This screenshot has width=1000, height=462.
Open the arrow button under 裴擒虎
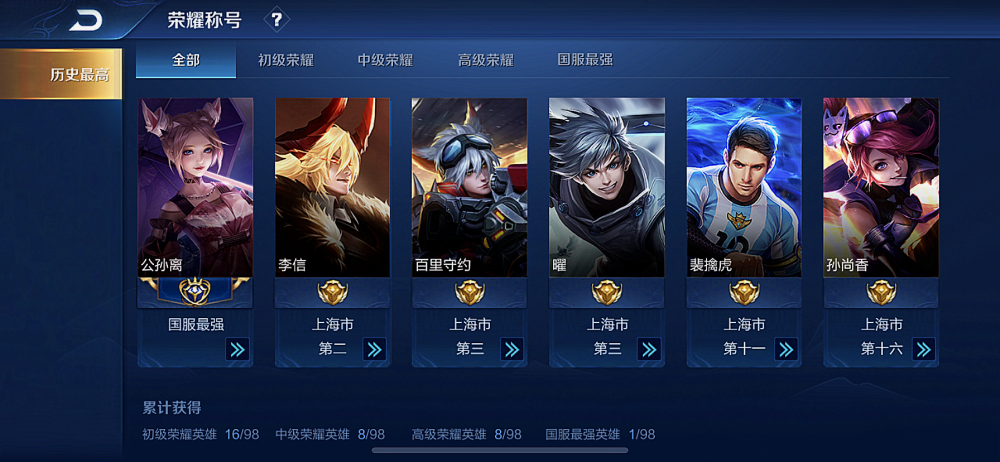(x=786, y=349)
